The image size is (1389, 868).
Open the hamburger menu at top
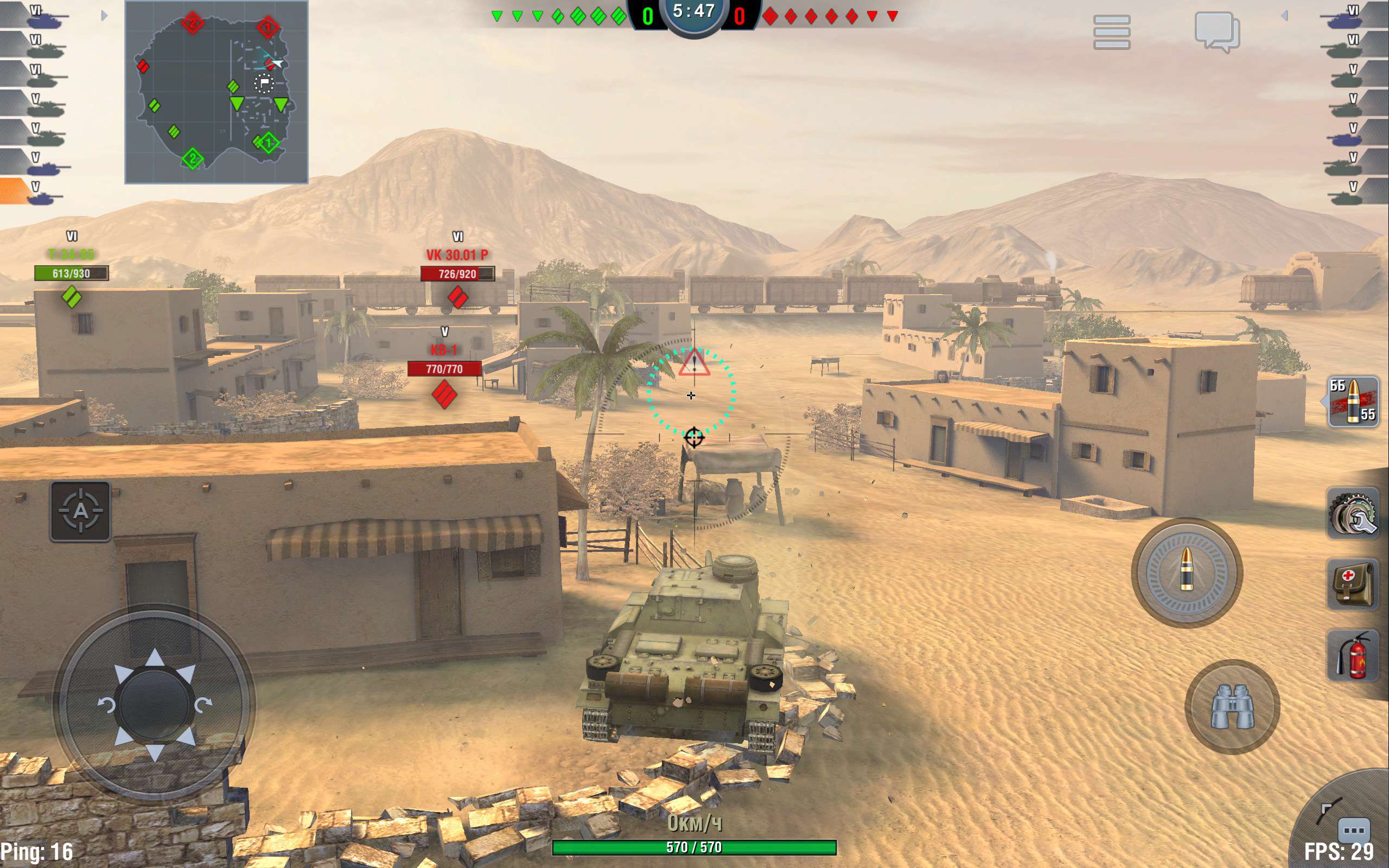[1111, 31]
